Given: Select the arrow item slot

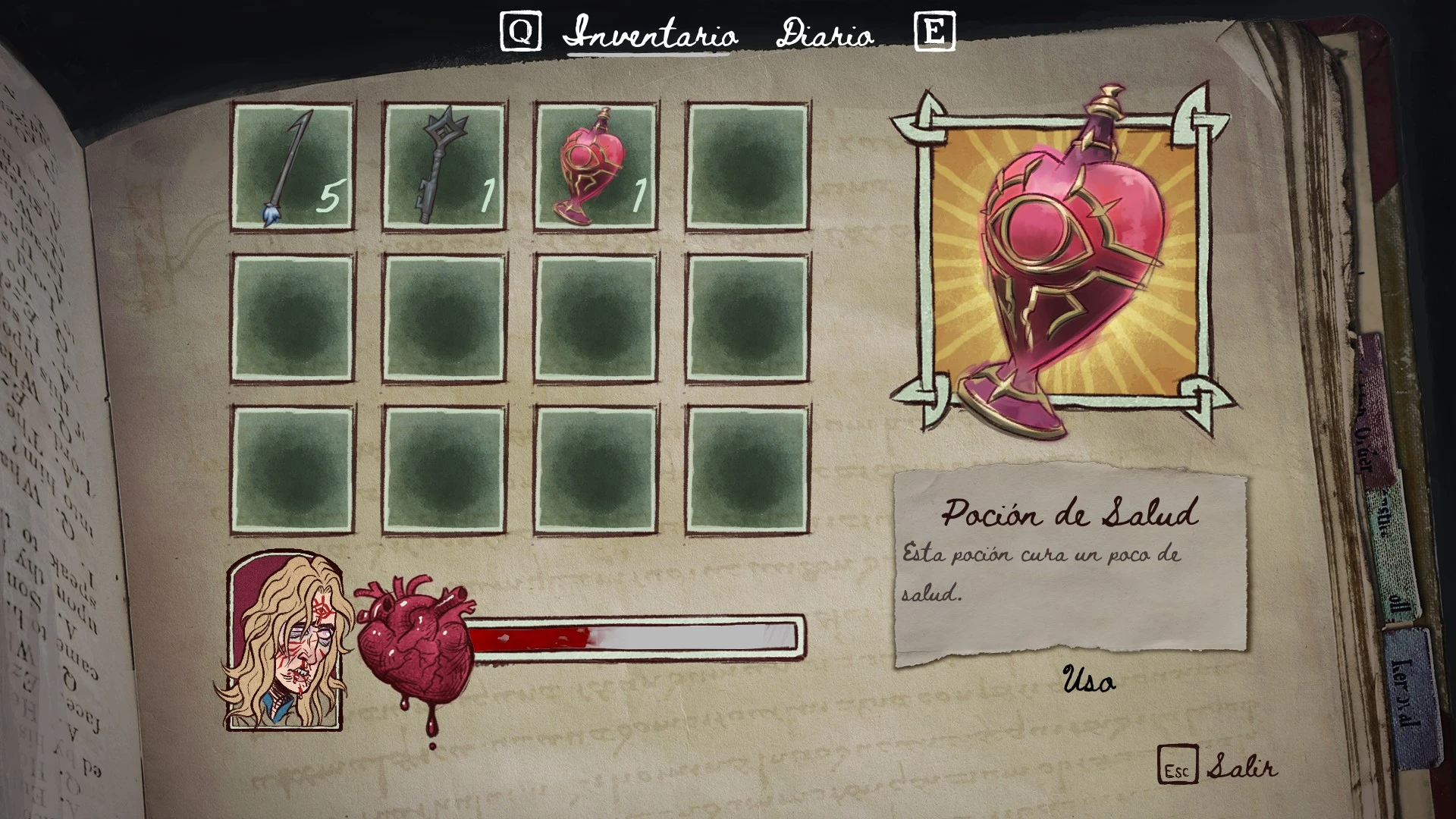Looking at the screenshot, I should point(293,167).
